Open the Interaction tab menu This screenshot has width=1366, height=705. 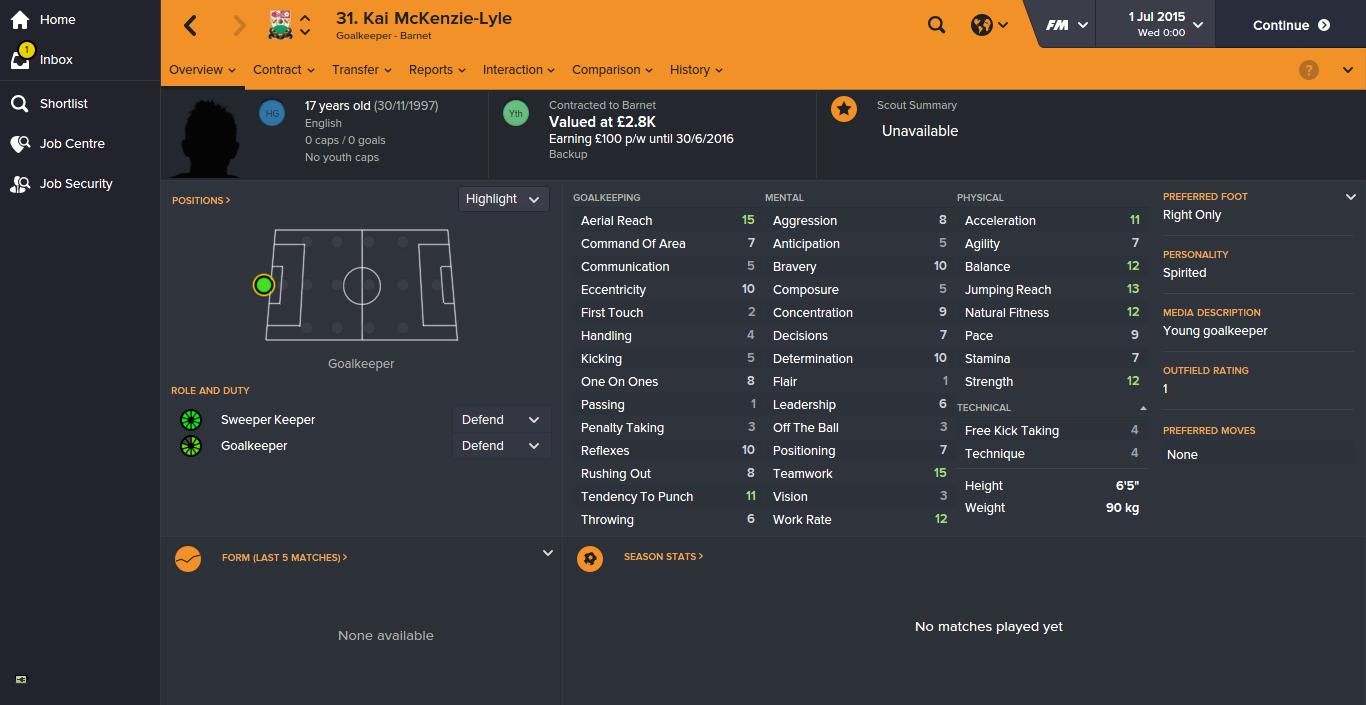(x=519, y=70)
